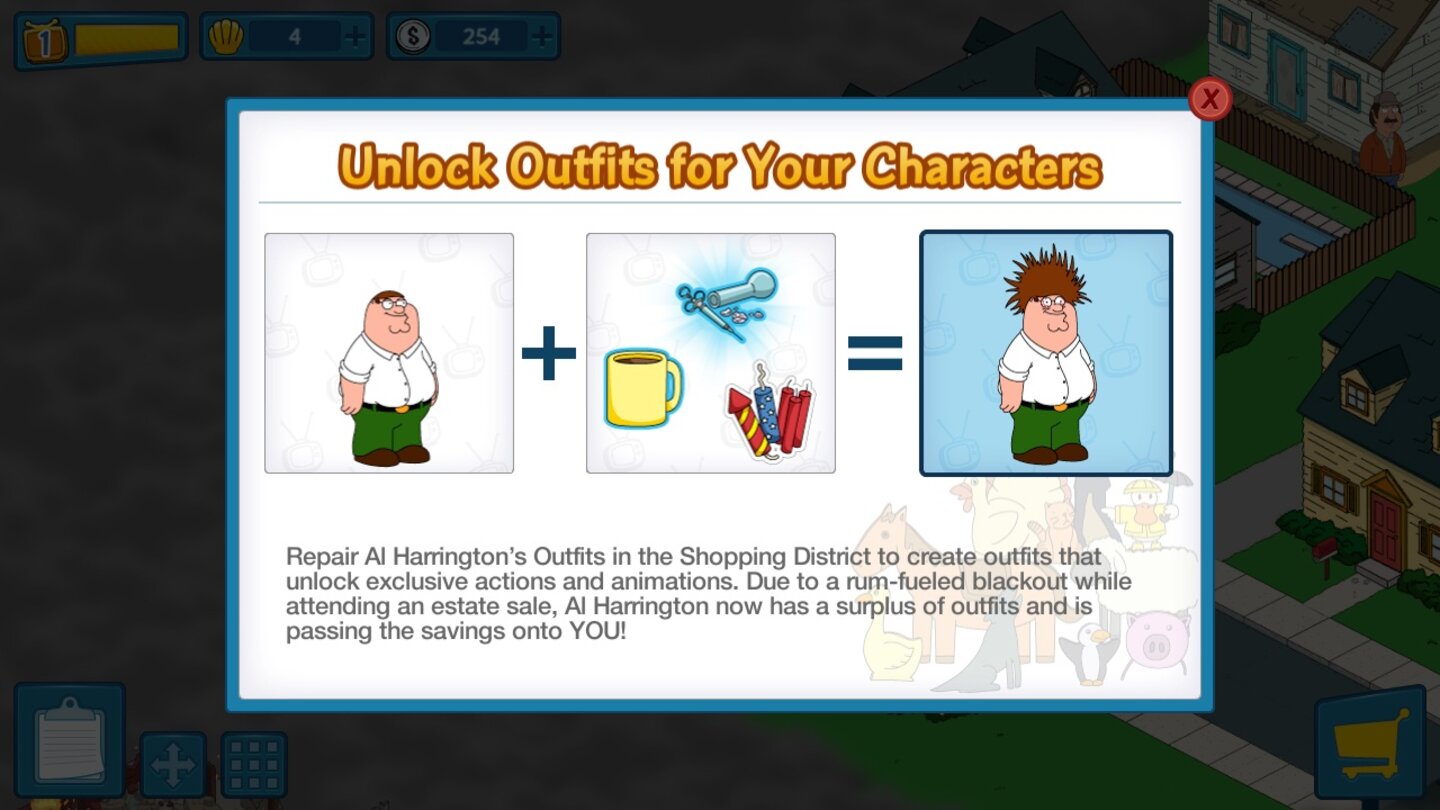Select the move tool with four arrows
The width and height of the screenshot is (1440, 810).
coord(172,761)
